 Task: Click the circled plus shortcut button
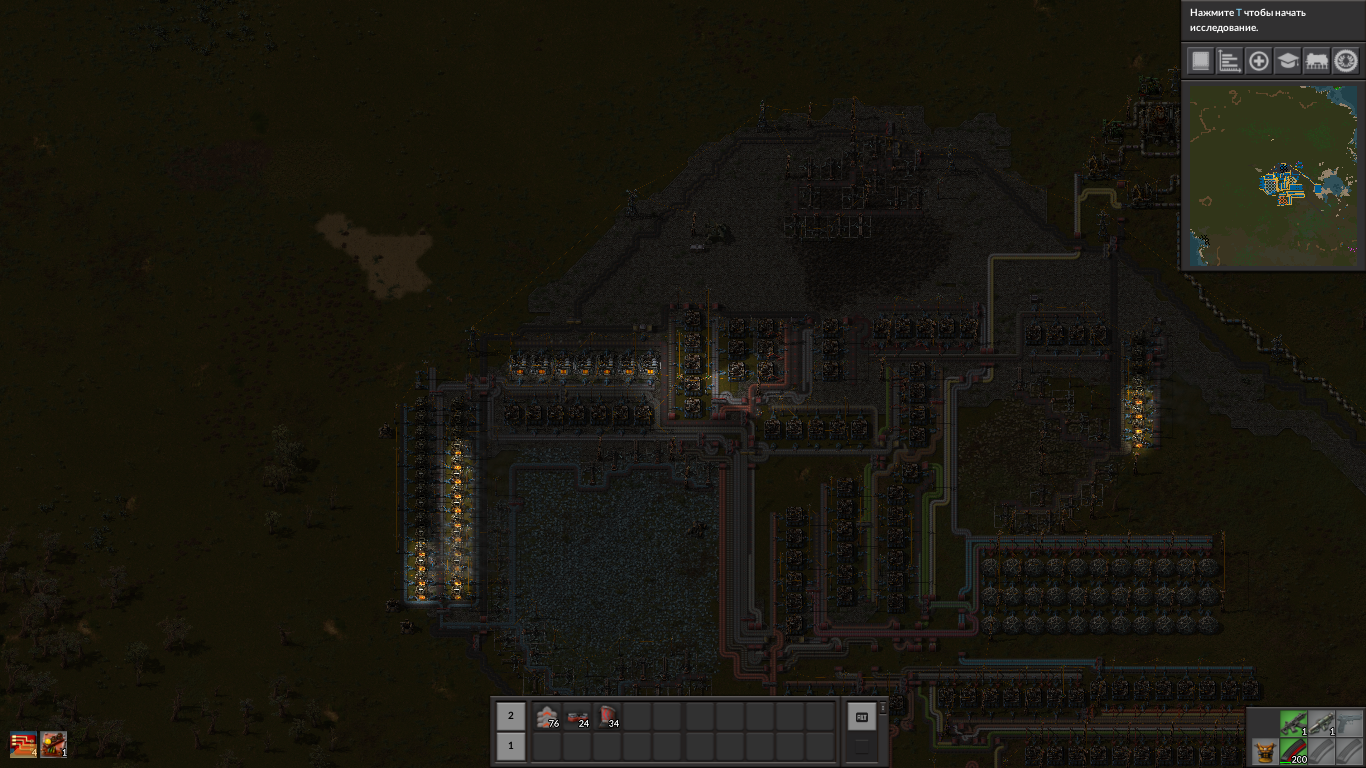(1259, 61)
